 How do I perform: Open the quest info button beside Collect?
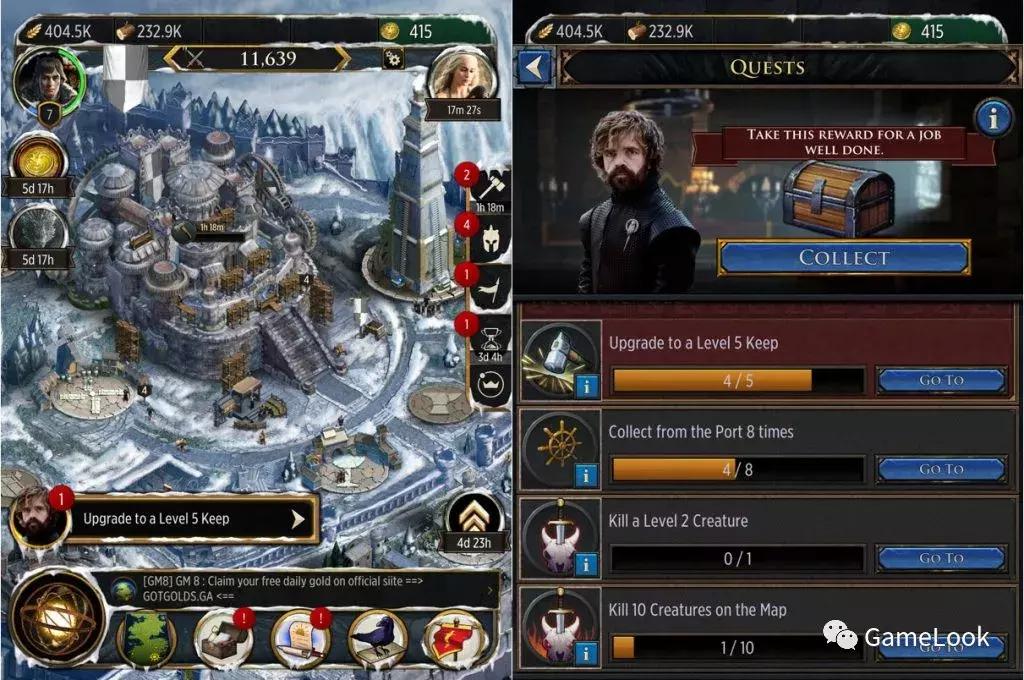point(992,118)
